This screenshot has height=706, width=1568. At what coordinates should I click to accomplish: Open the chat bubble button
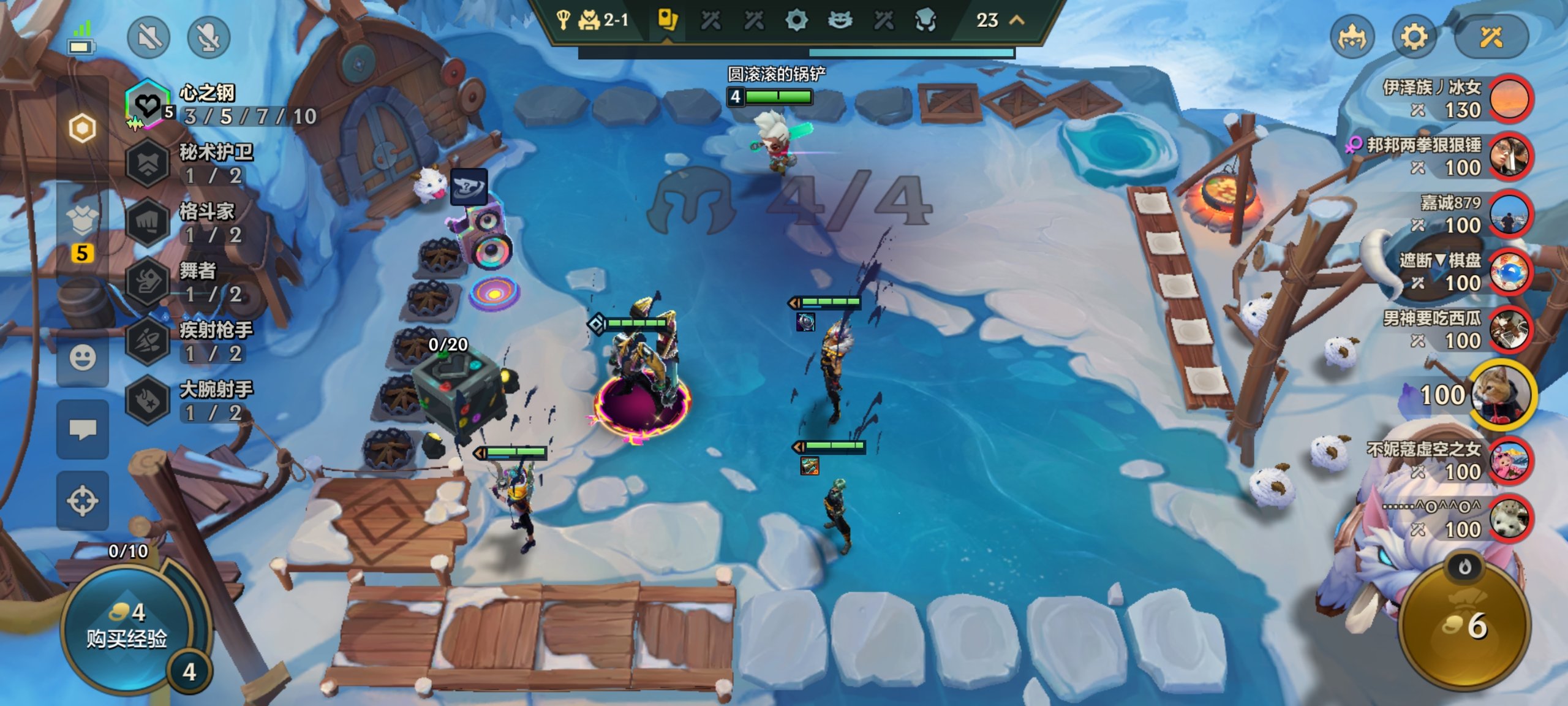[83, 429]
